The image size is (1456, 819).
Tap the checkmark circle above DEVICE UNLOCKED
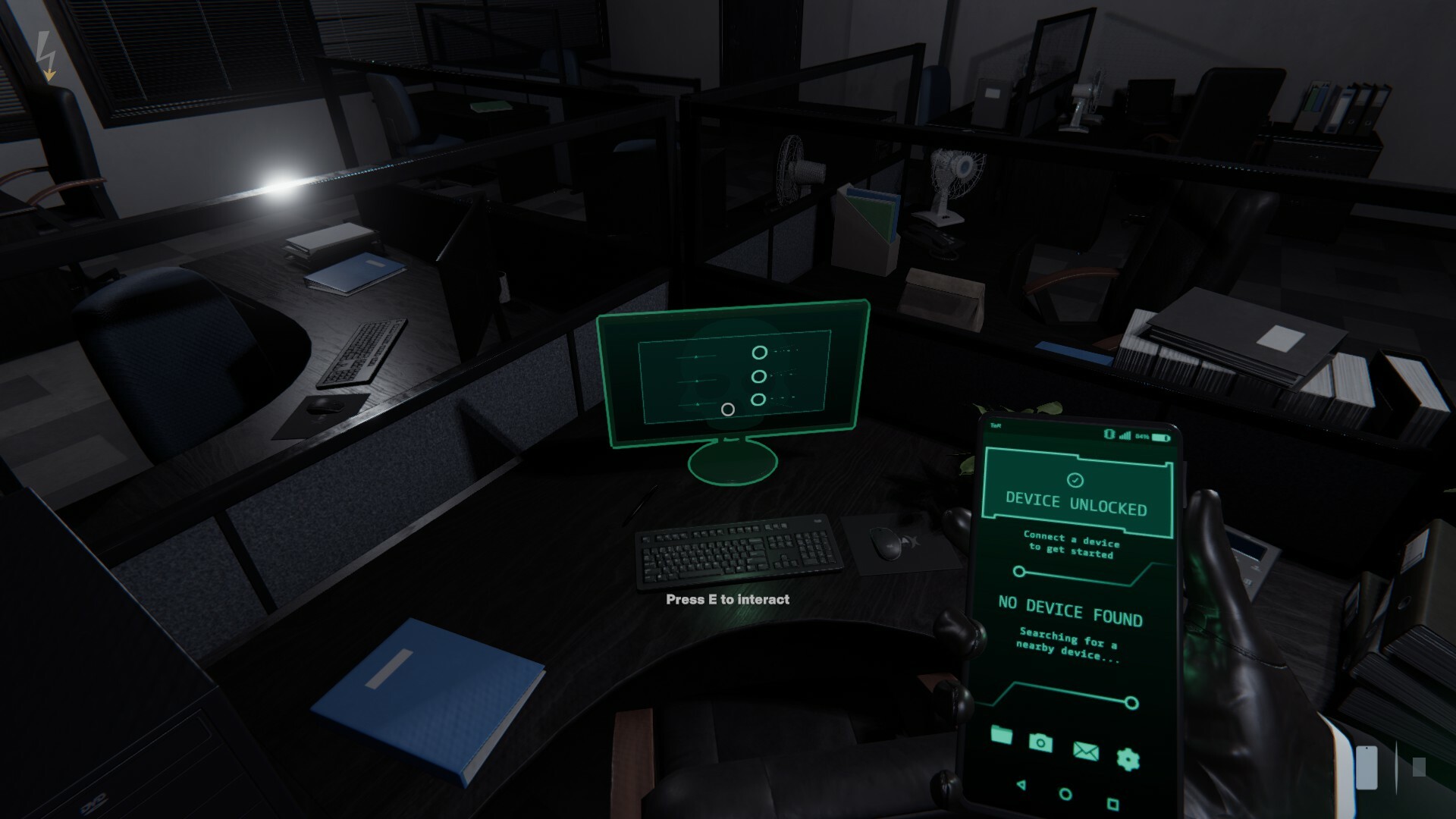click(1075, 479)
